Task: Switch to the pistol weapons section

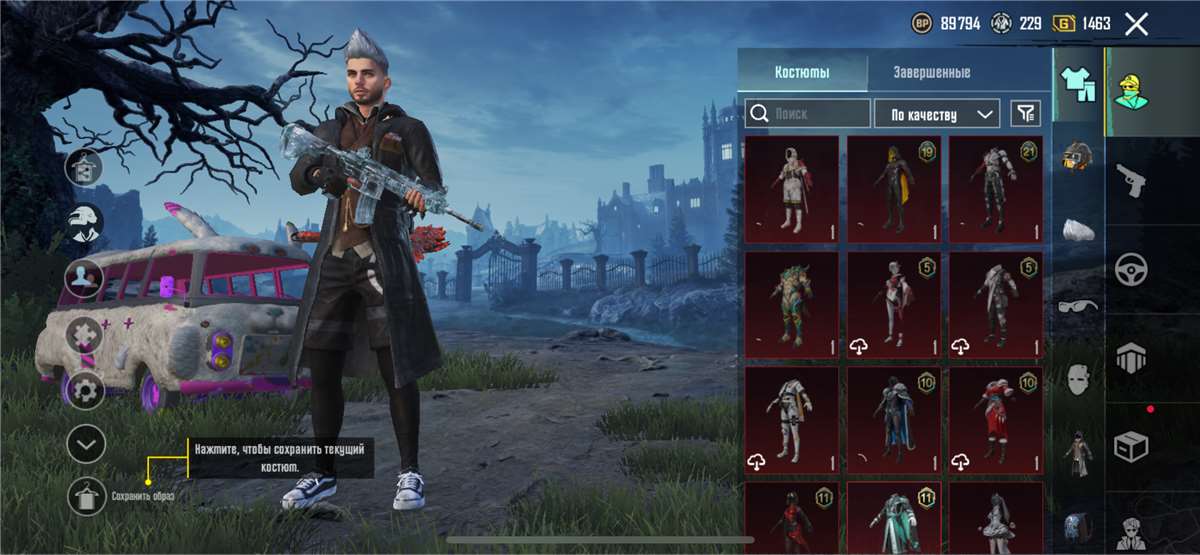Action: coord(1131,181)
